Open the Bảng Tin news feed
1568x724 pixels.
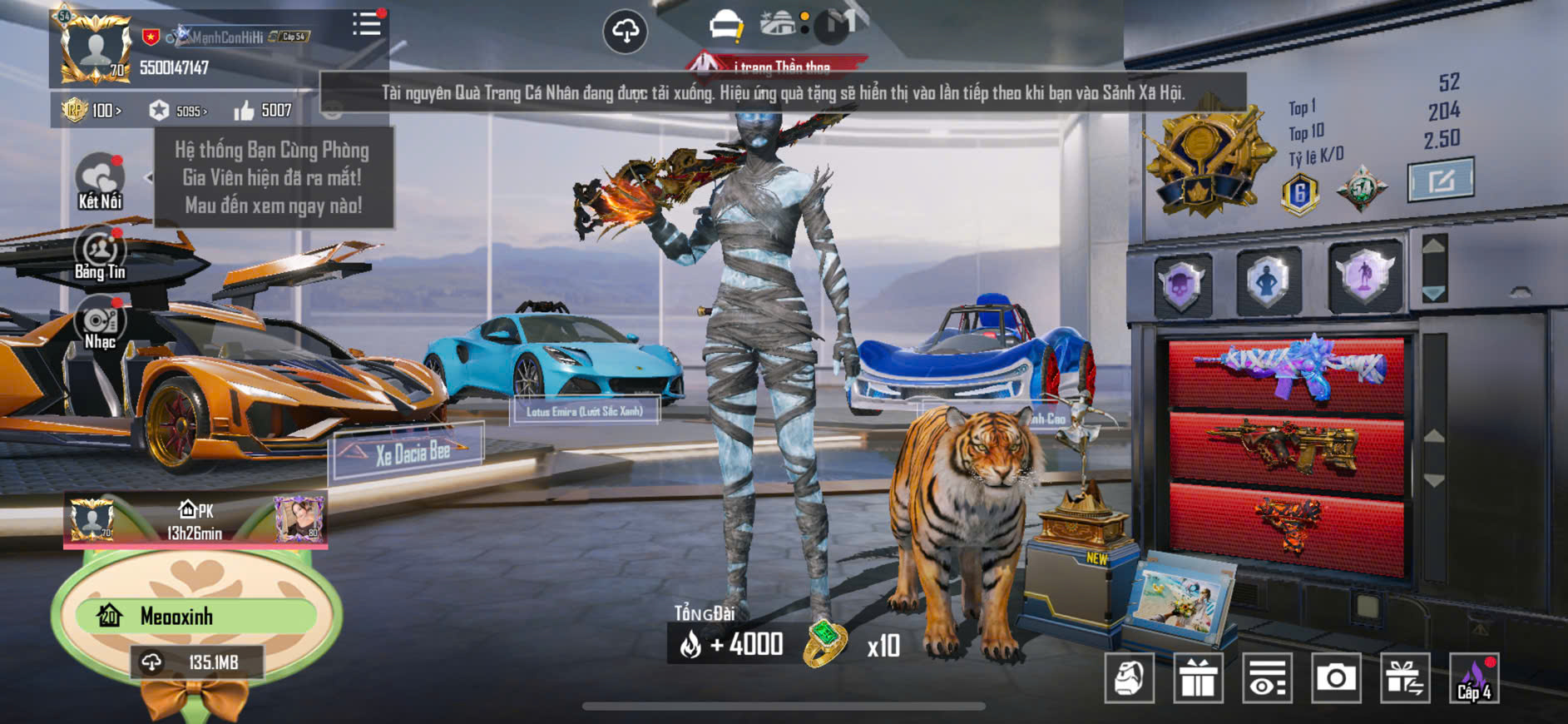(100, 253)
